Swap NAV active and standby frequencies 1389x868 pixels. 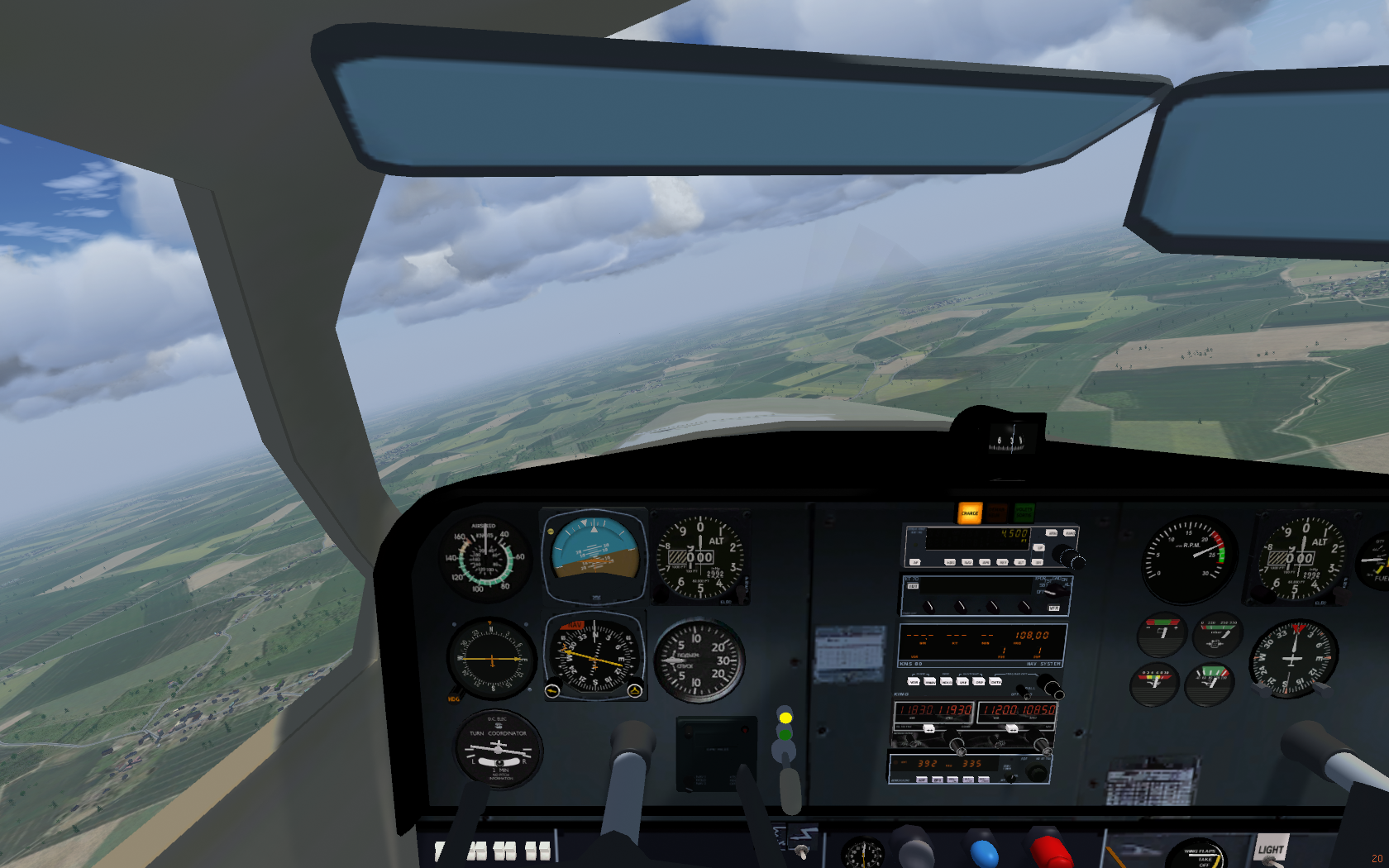click(x=1012, y=728)
